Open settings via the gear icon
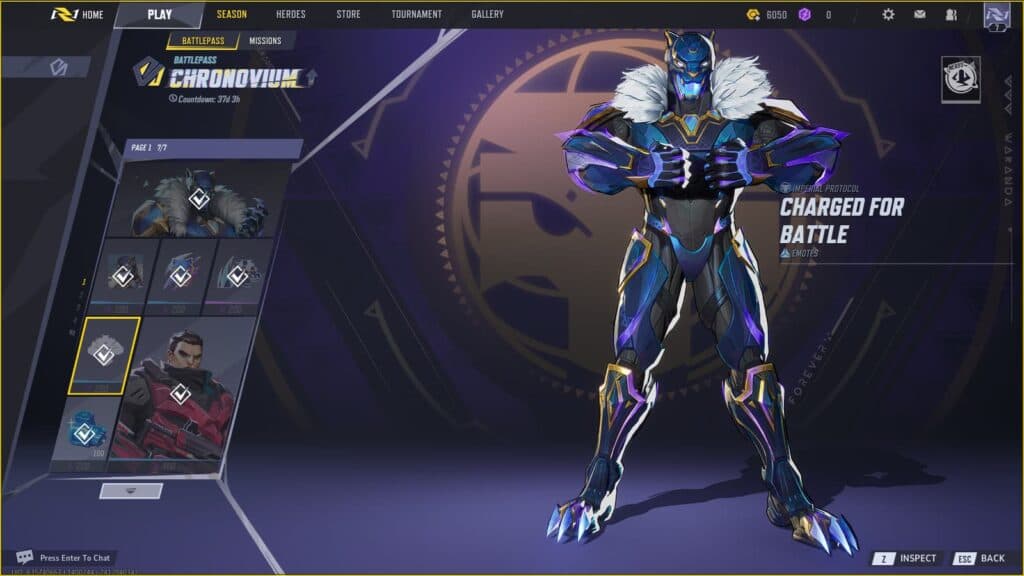The width and height of the screenshot is (1024, 576). (888, 15)
